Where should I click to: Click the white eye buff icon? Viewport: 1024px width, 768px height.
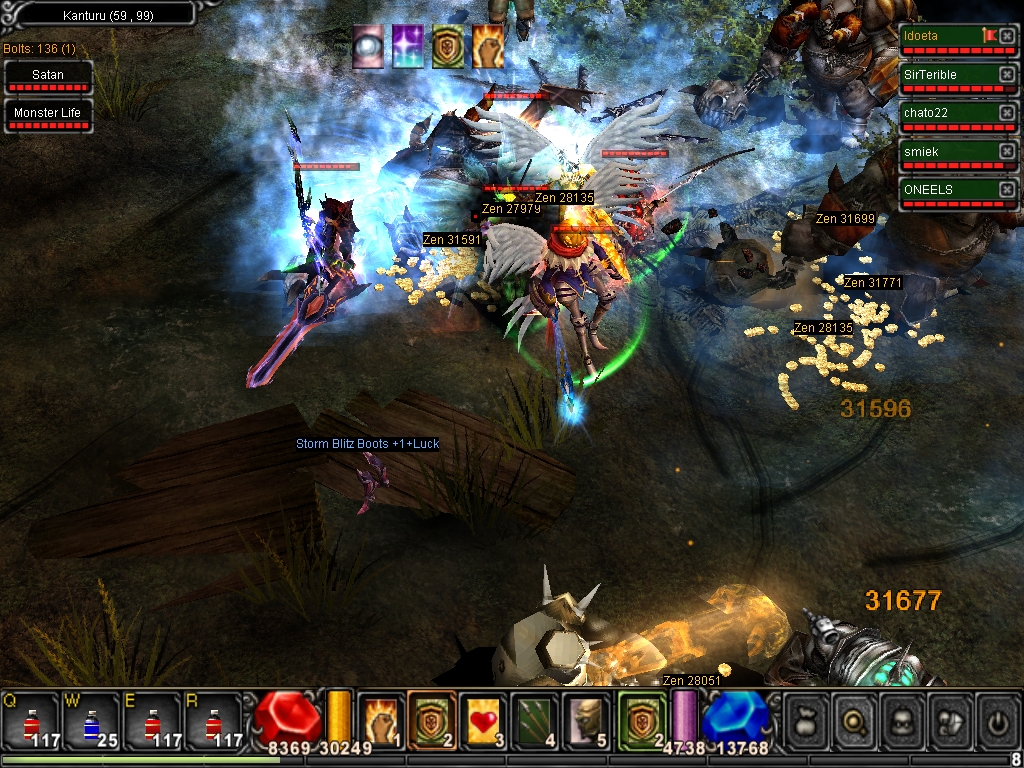tap(368, 48)
